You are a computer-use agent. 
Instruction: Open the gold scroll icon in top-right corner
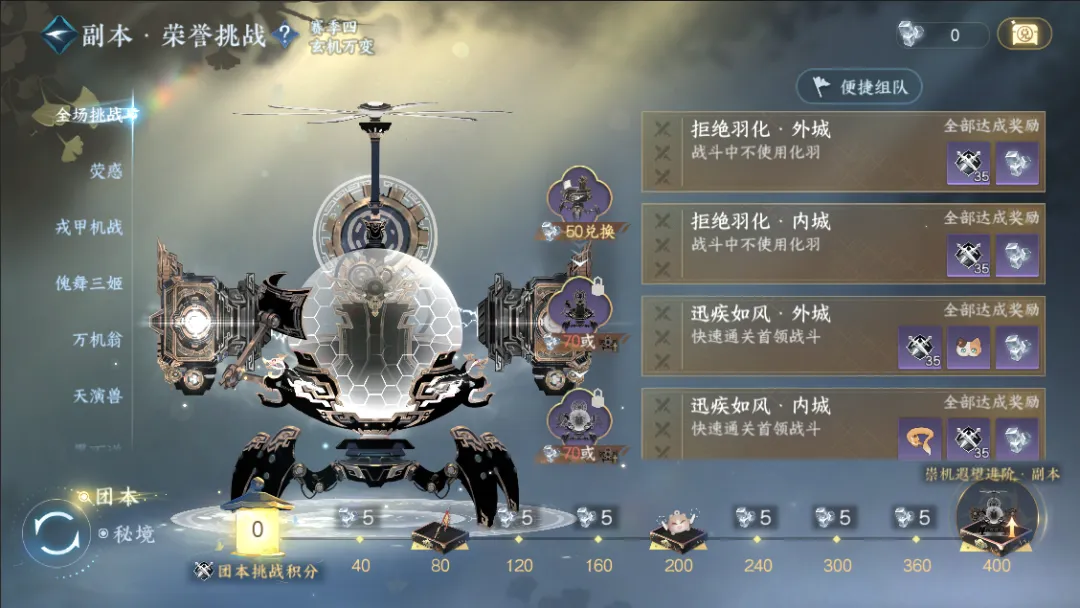[x=1024, y=35]
